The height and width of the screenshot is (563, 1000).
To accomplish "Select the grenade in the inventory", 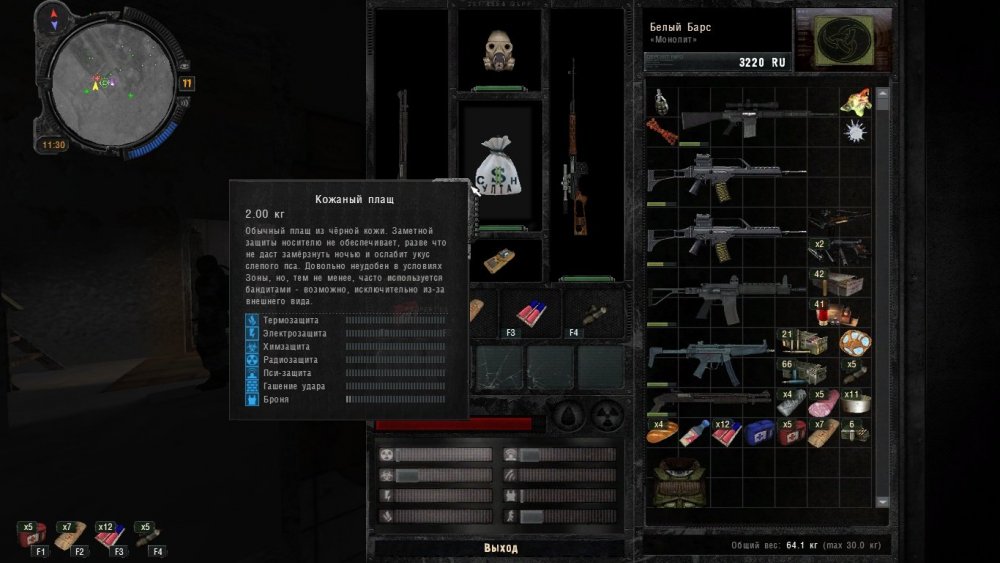I will coord(660,101).
